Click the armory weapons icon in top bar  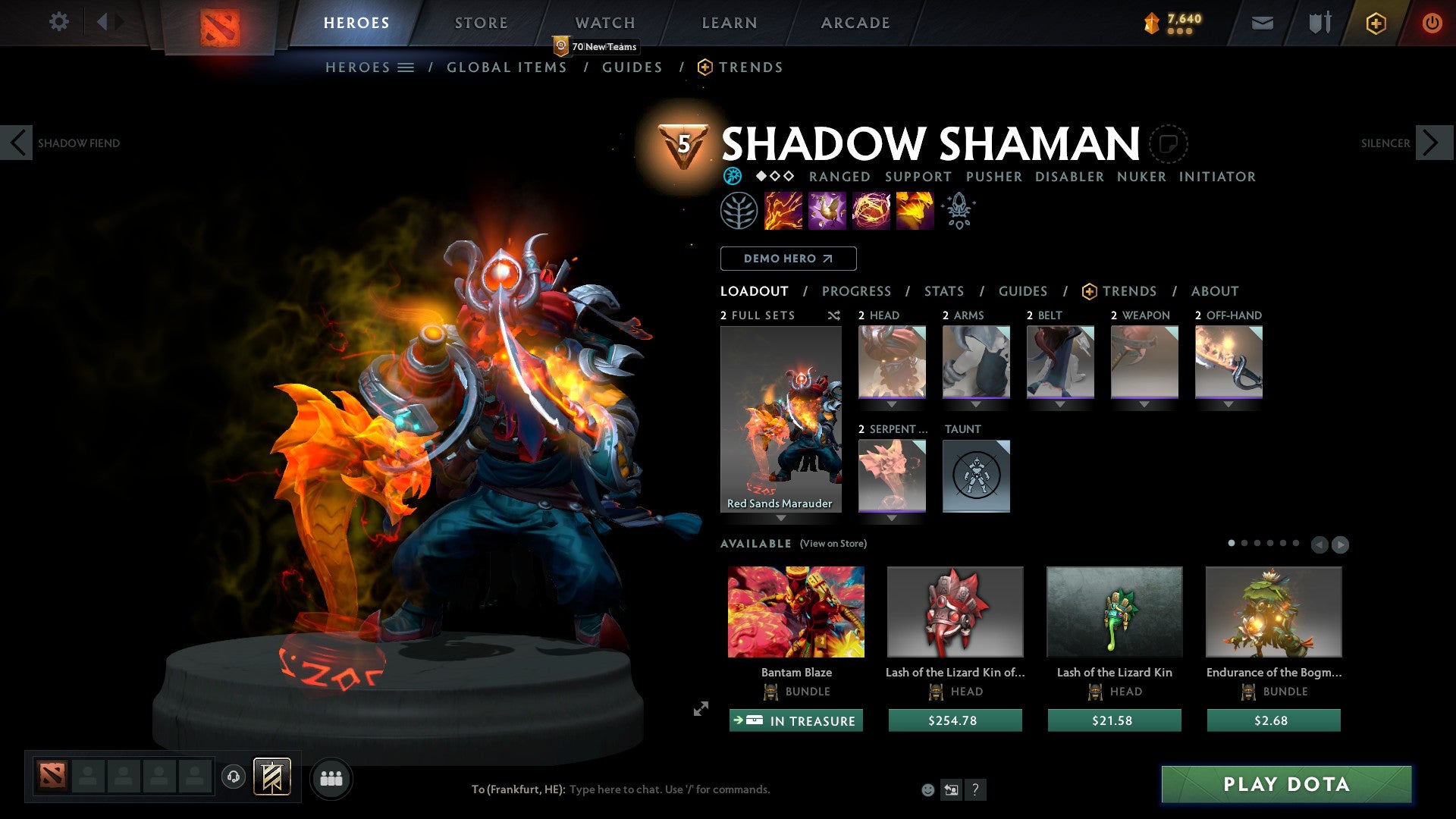pyautogui.click(x=1319, y=23)
